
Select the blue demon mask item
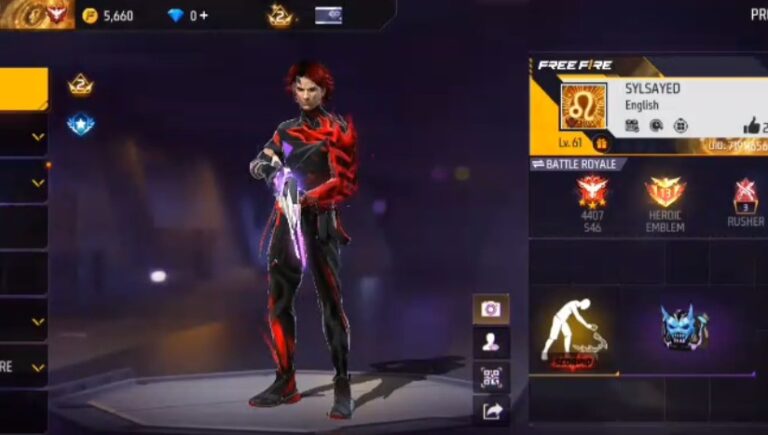pyautogui.click(x=683, y=328)
